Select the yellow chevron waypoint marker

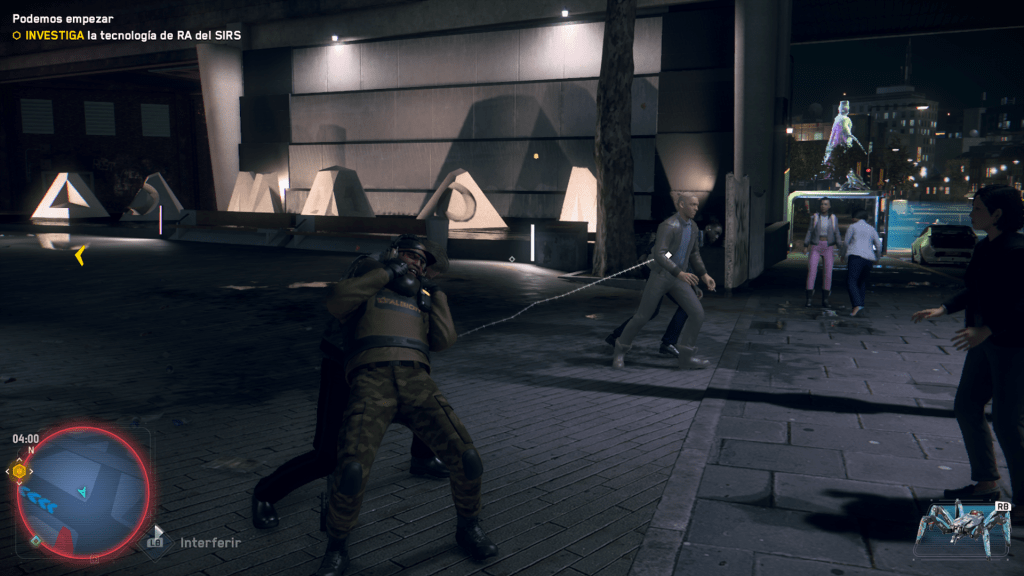pos(80,256)
